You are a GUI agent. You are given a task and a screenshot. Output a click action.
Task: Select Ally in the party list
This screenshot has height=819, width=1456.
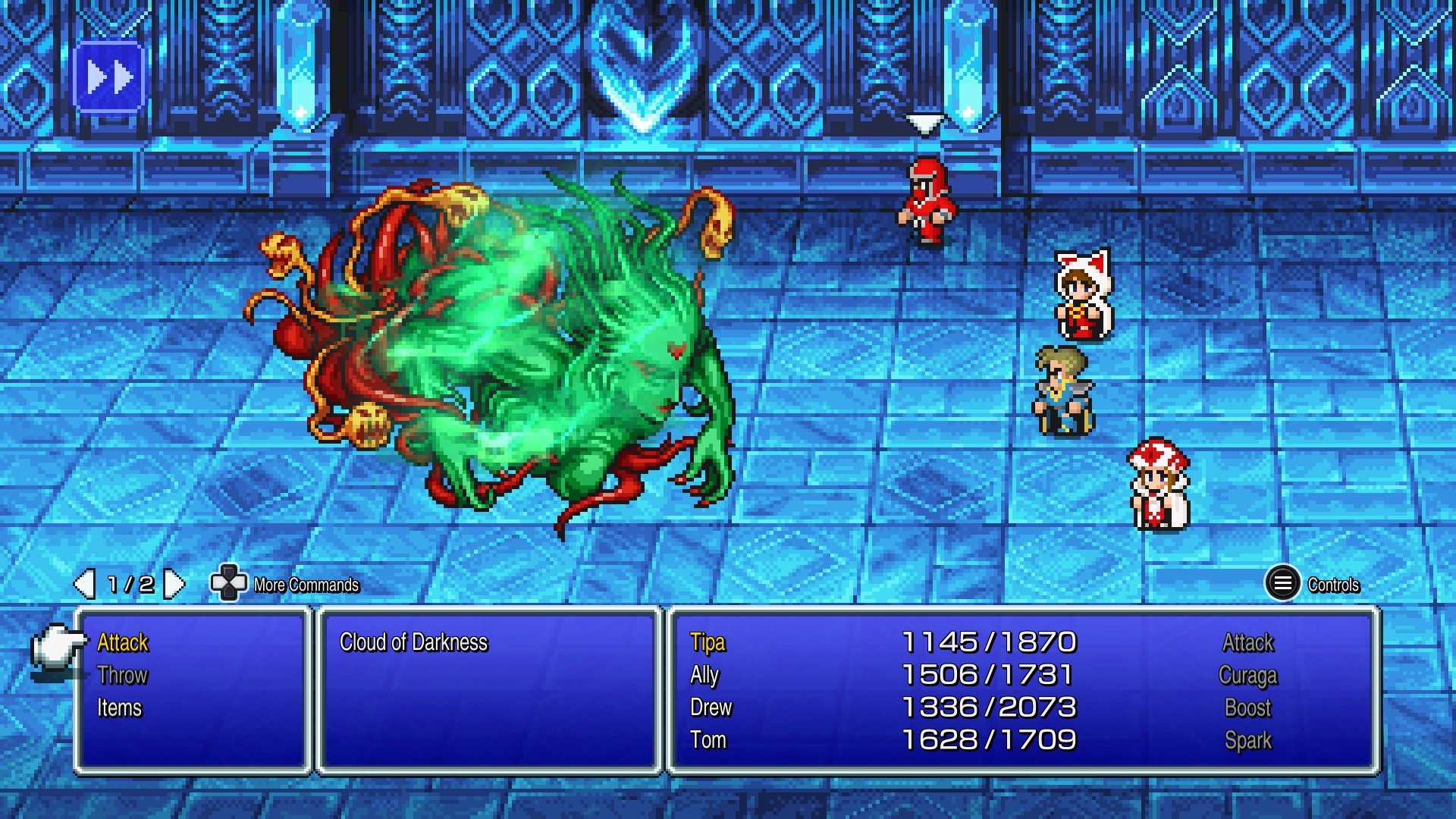click(x=704, y=676)
